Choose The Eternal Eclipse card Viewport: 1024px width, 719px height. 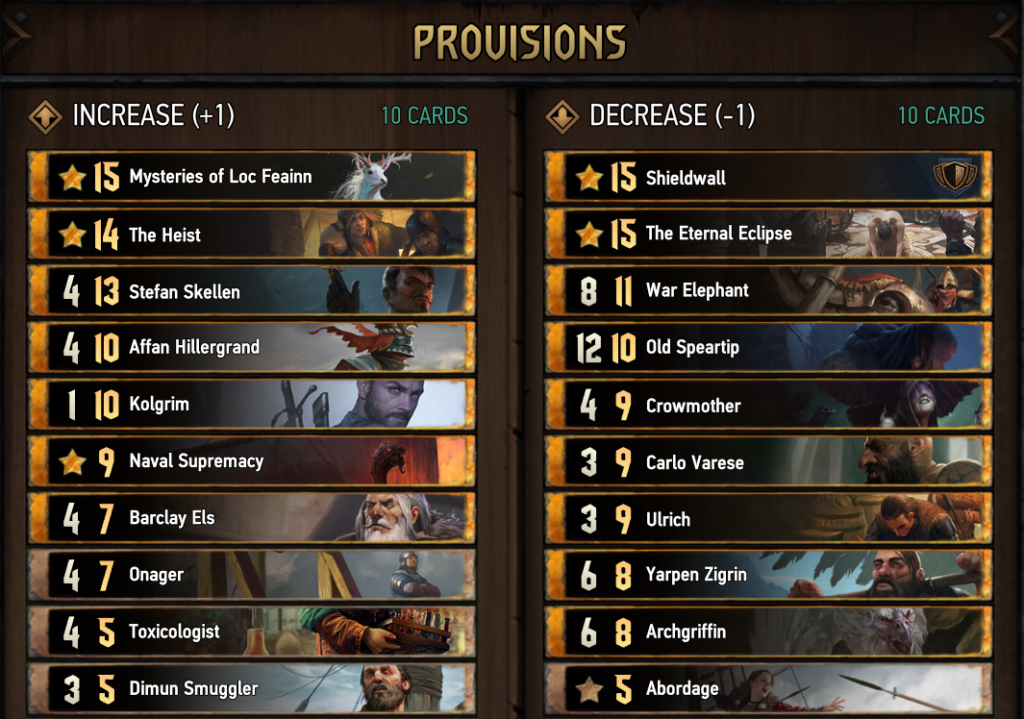pyautogui.click(x=767, y=234)
